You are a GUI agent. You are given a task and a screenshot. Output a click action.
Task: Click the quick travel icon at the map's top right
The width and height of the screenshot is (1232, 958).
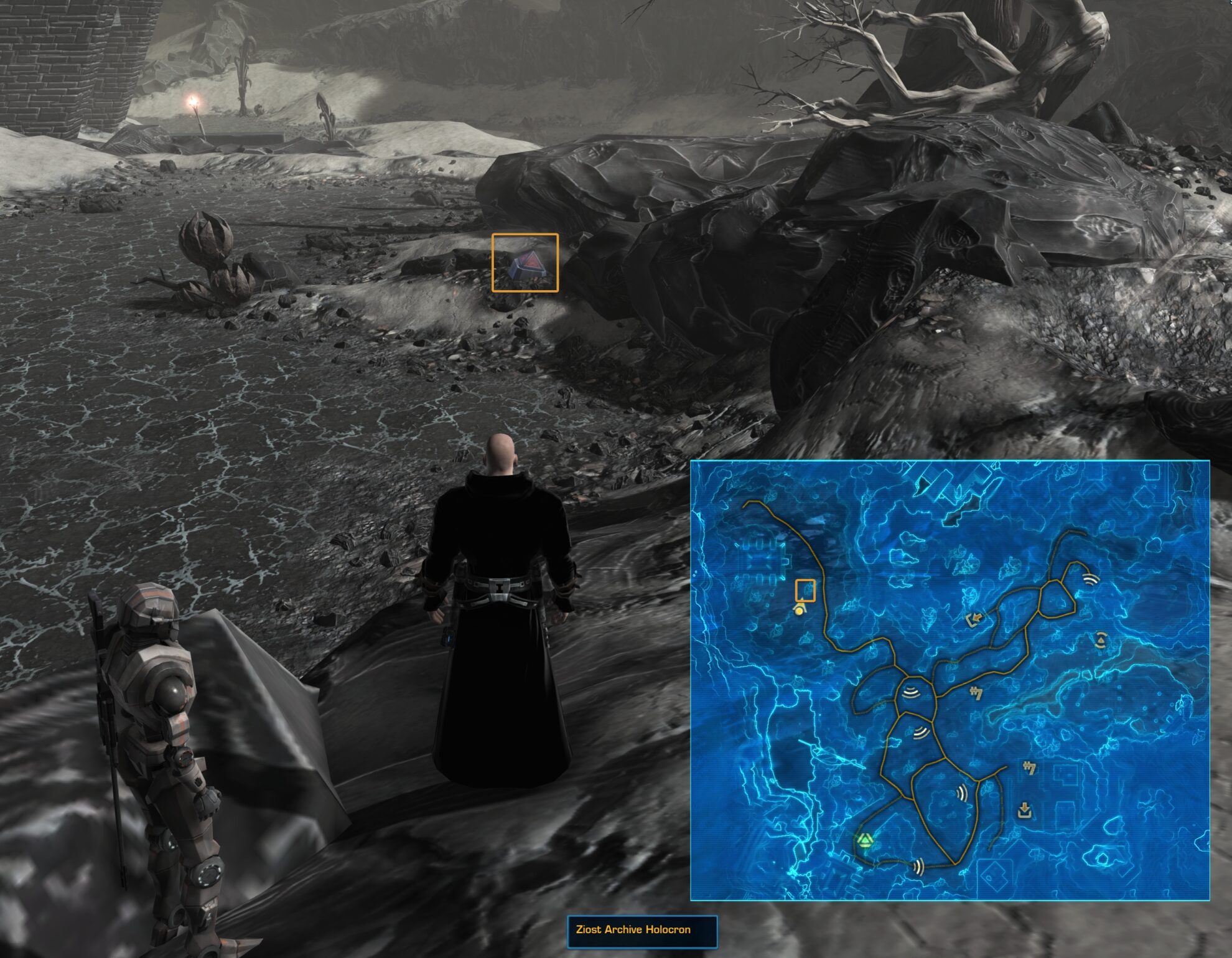(1091, 580)
